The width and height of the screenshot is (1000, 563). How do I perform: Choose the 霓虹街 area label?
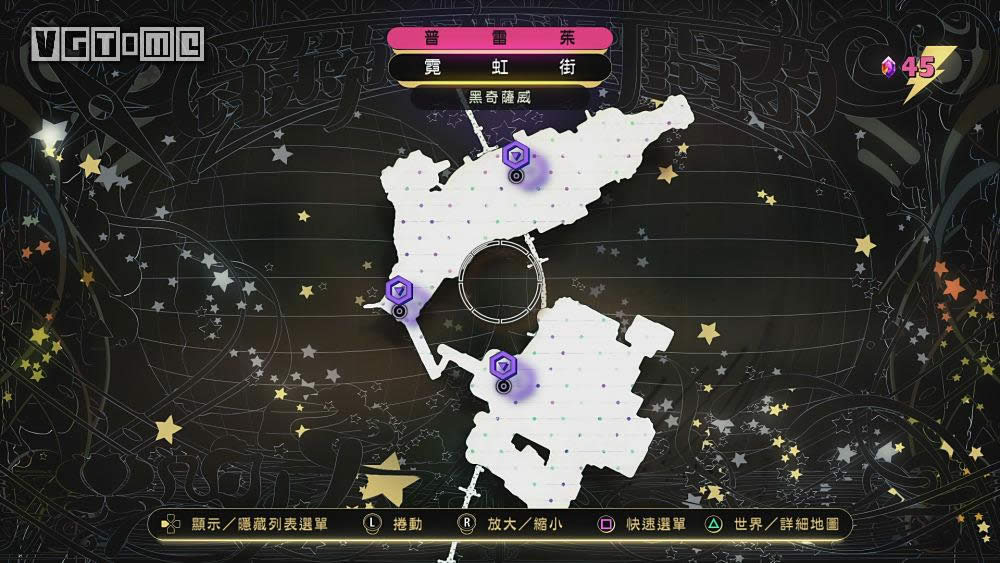point(499,68)
